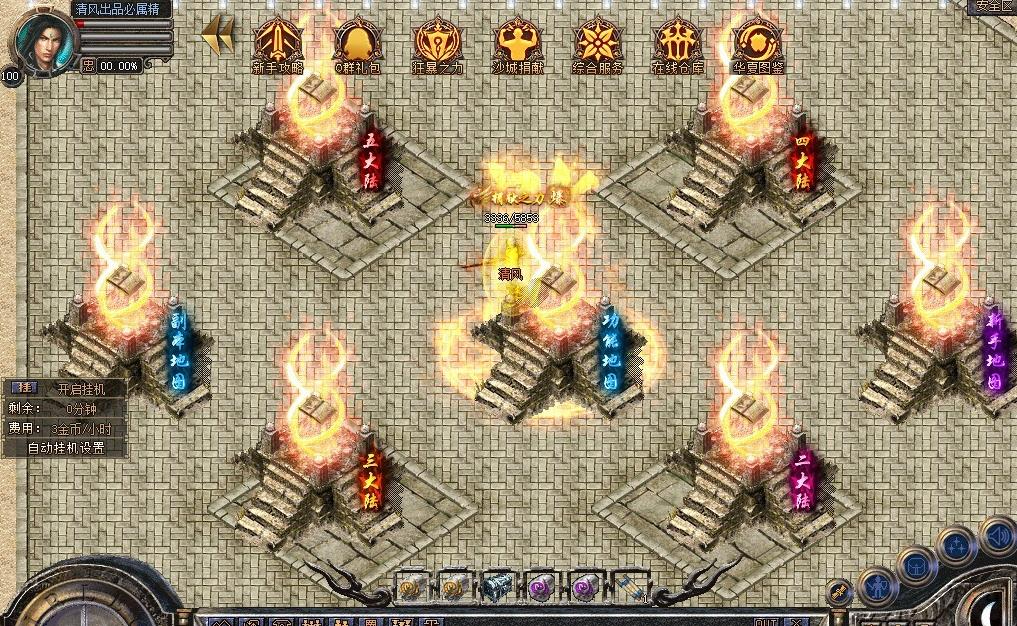Image resolution: width=1017 pixels, height=626 pixels.
Task: Collapse the top menu with the double arrows
Action: pos(218,35)
